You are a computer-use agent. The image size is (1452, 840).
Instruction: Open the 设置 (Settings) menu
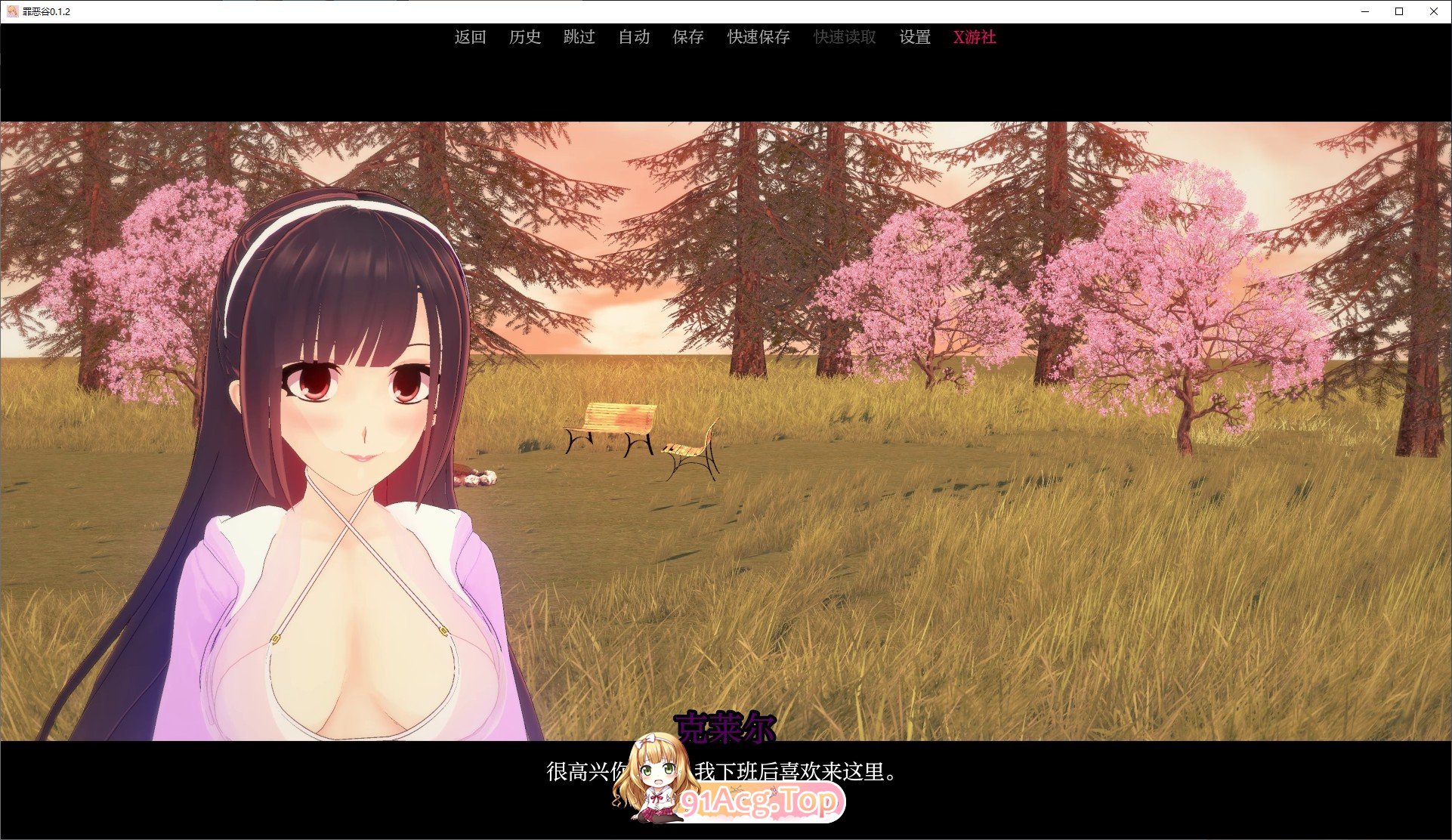pos(915,37)
